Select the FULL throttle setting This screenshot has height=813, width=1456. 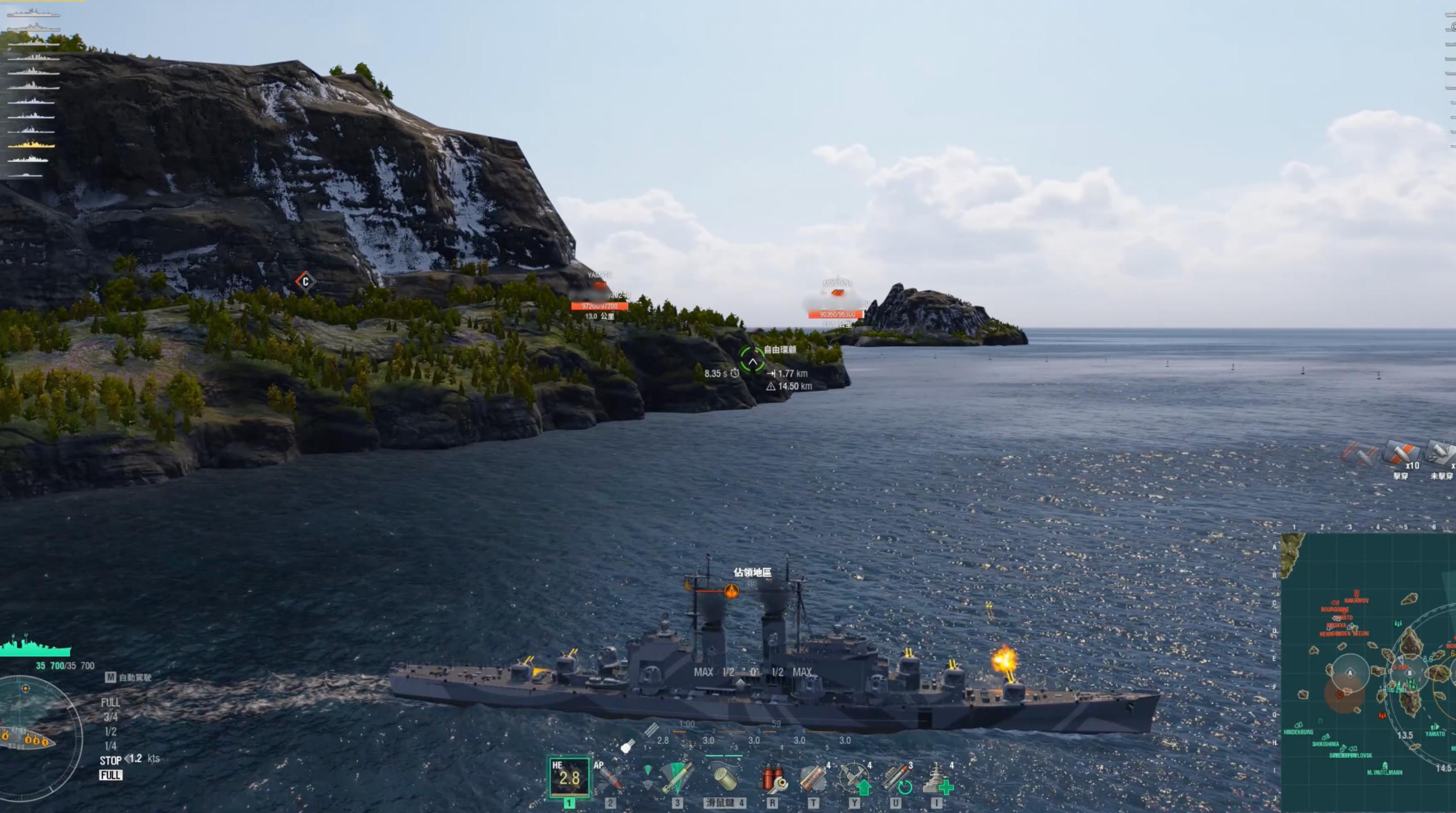[110, 703]
